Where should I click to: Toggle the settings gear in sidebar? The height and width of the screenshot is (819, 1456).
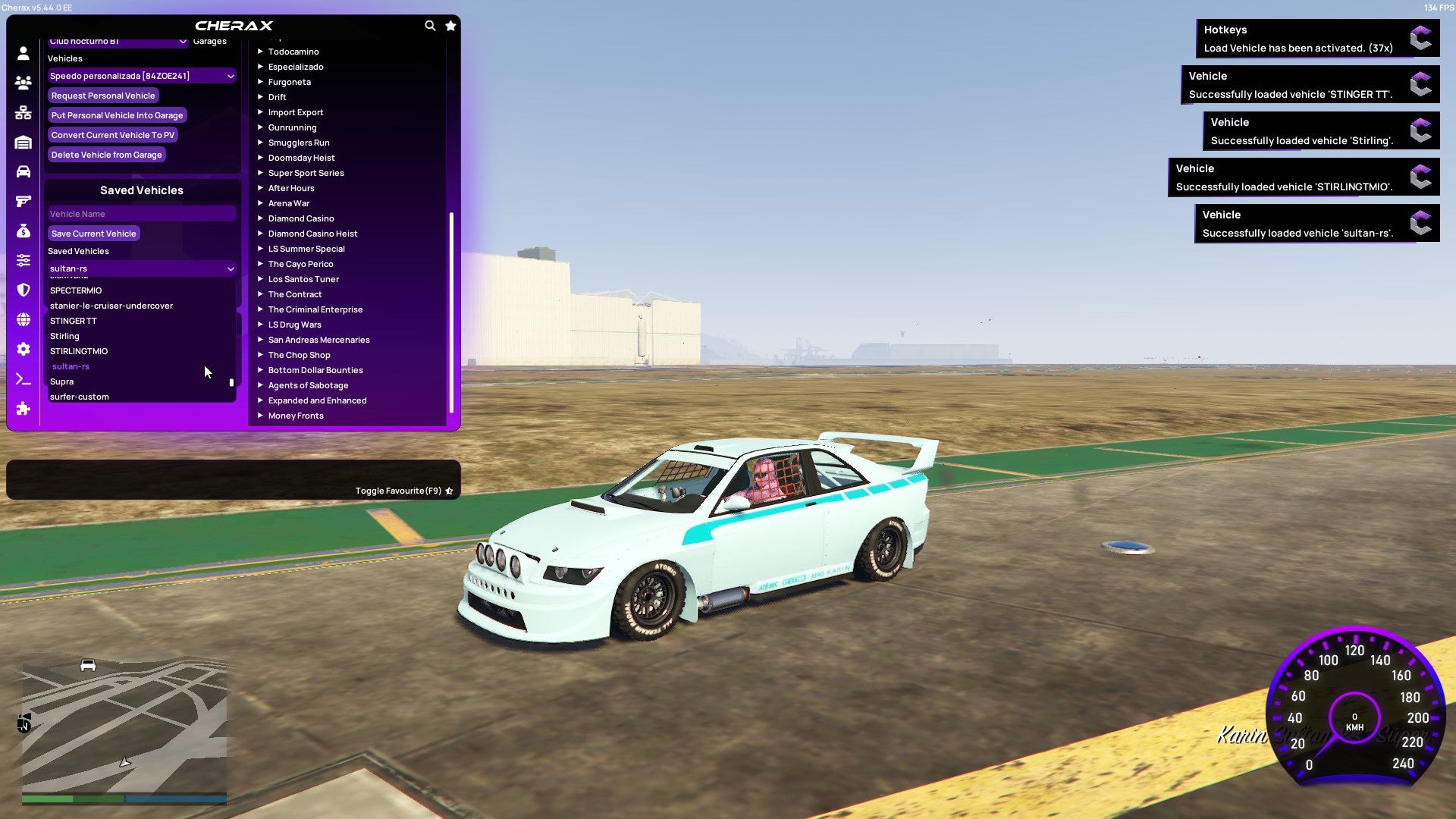click(x=23, y=348)
